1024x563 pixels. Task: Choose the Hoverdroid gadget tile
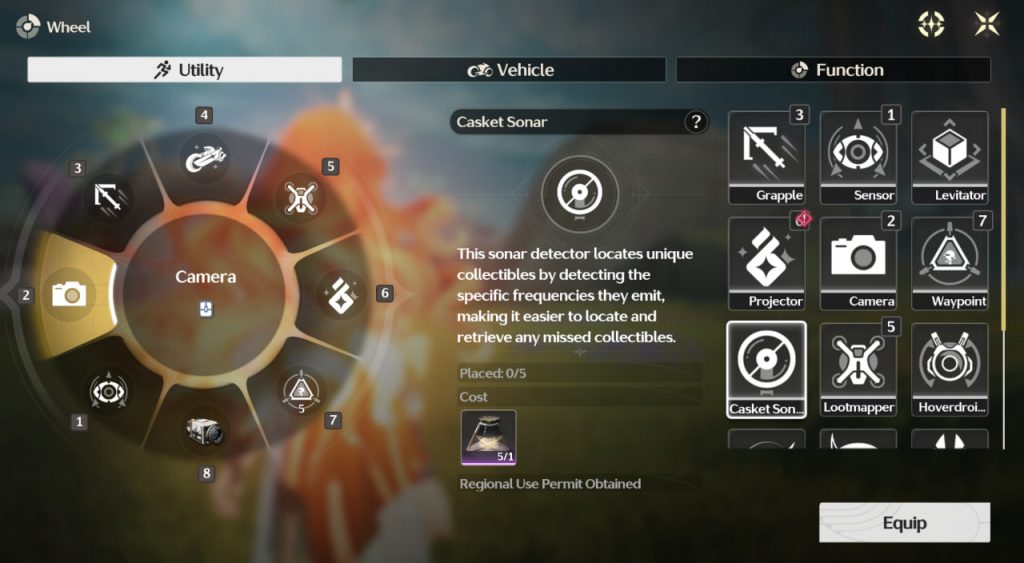(x=949, y=369)
